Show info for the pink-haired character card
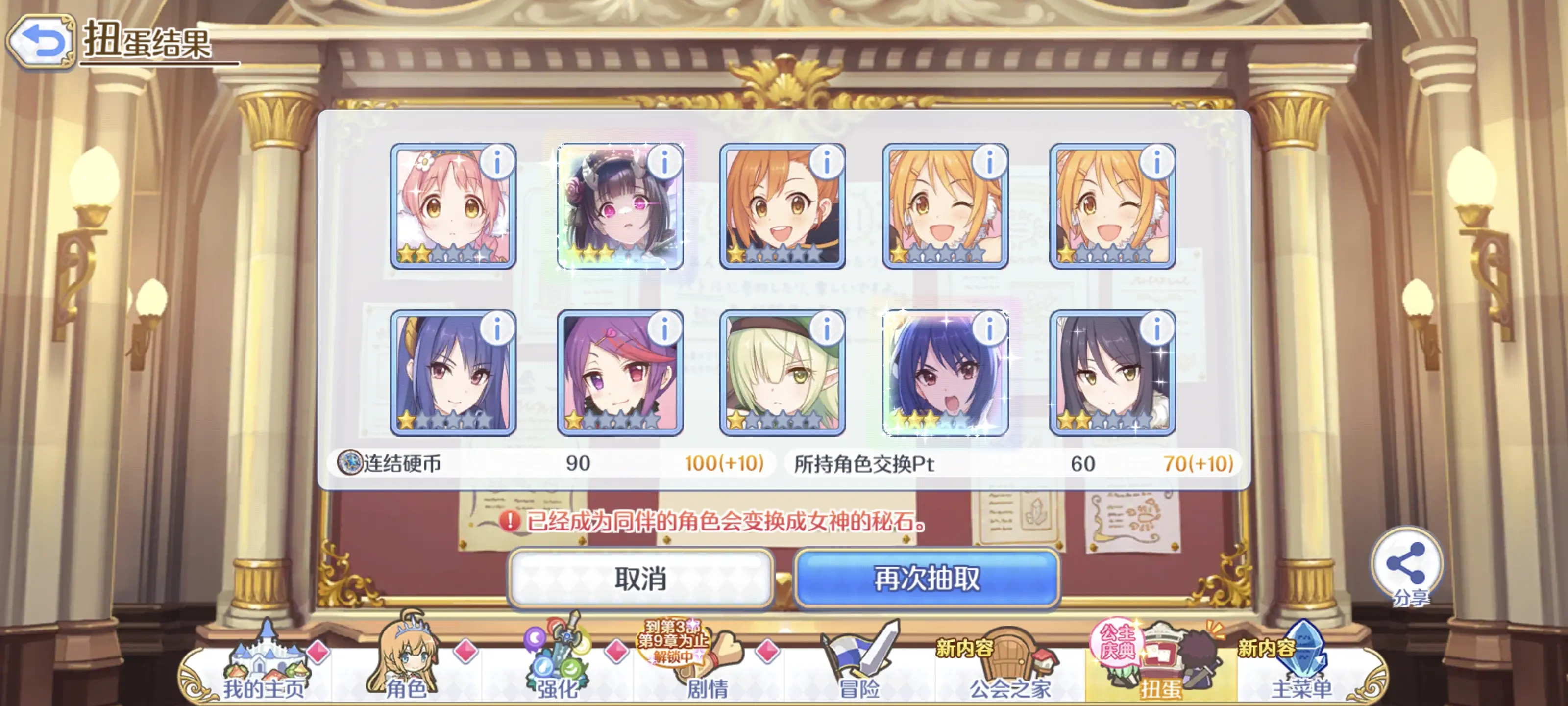 click(x=497, y=162)
